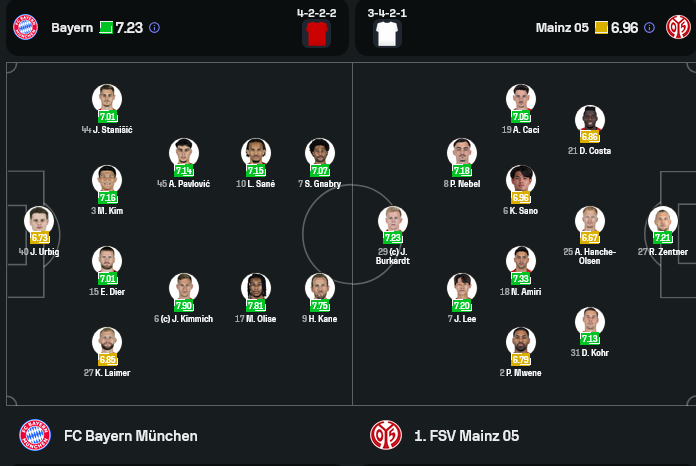
Task: View L. Sané's player details
Action: [256, 153]
